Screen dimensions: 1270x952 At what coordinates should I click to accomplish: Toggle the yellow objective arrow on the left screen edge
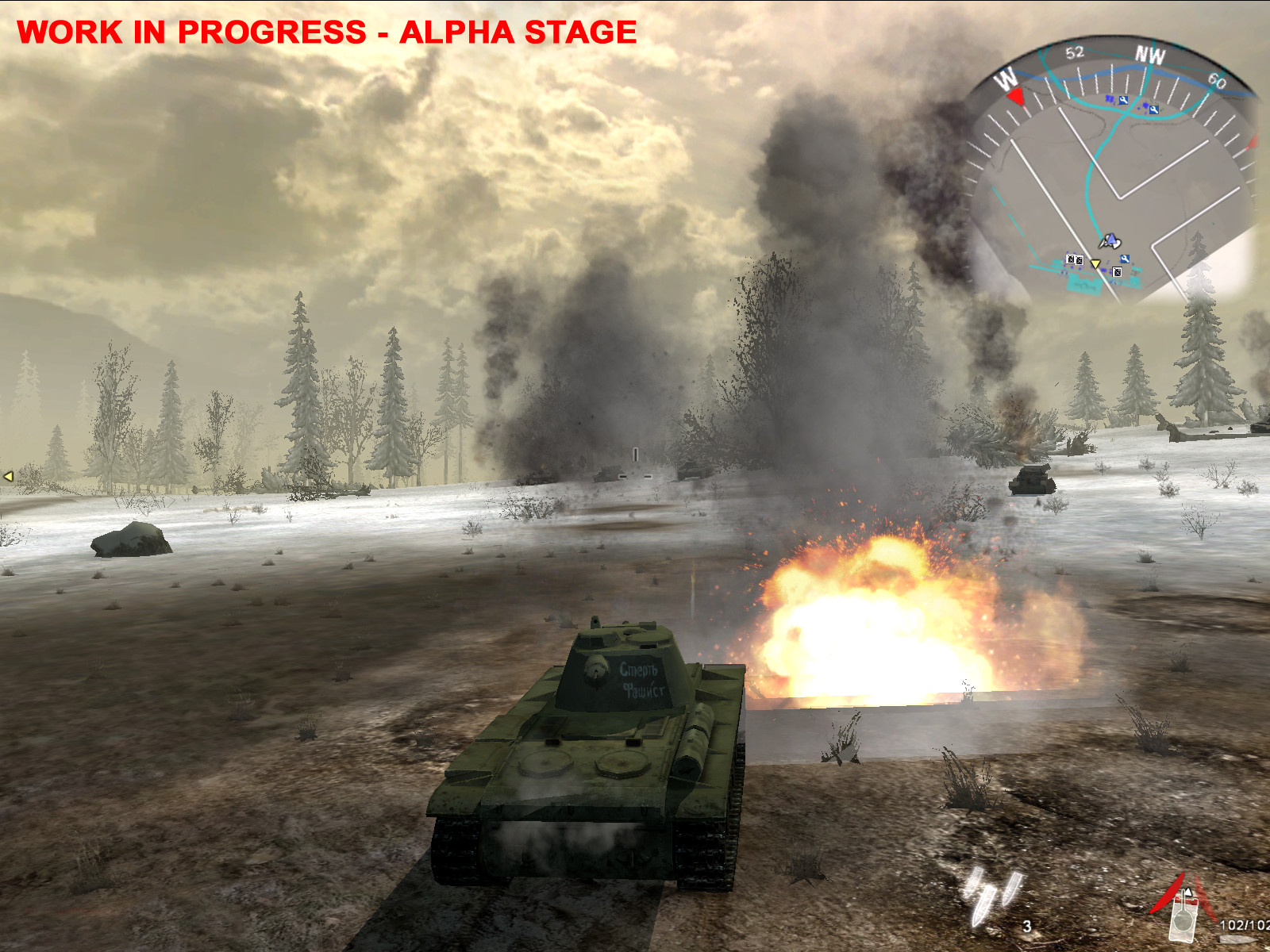[8, 476]
